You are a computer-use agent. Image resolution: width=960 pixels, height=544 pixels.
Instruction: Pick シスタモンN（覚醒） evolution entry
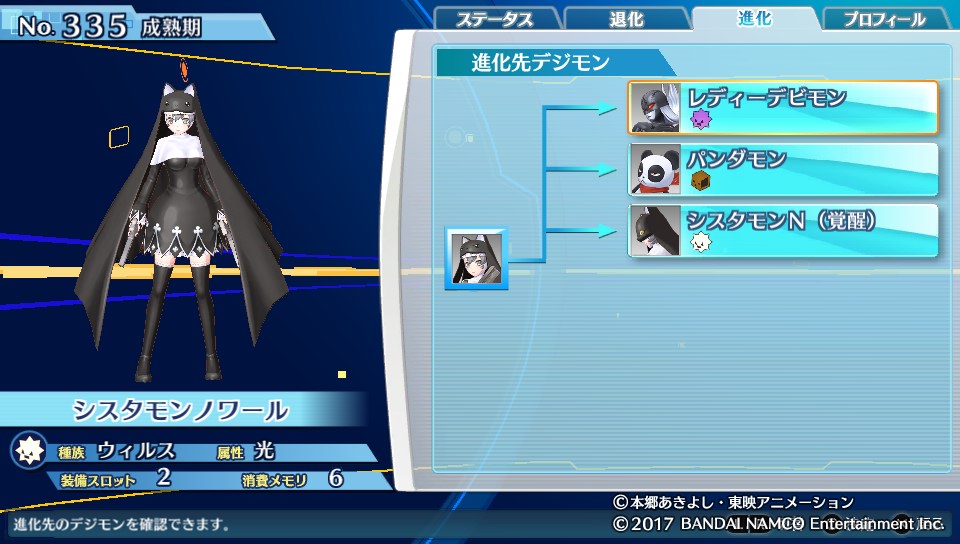click(x=783, y=230)
